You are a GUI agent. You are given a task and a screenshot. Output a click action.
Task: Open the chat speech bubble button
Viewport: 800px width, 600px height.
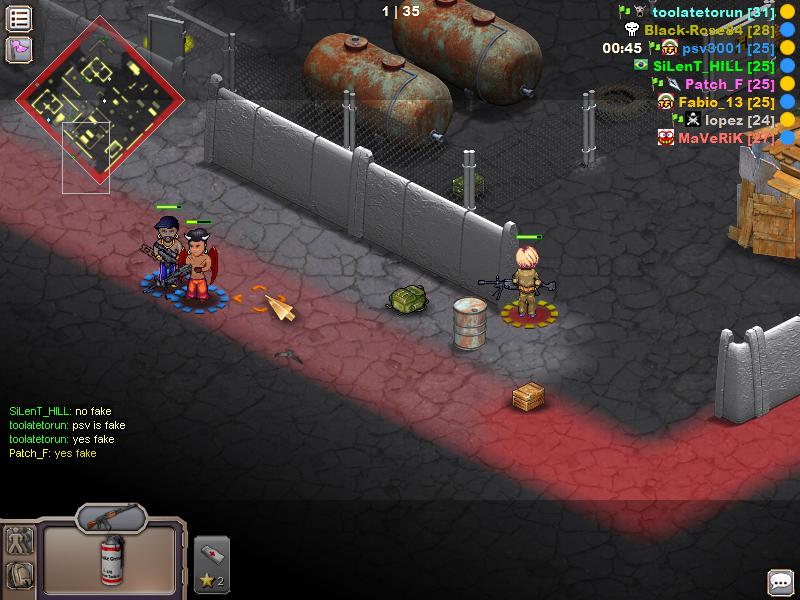tap(780, 581)
